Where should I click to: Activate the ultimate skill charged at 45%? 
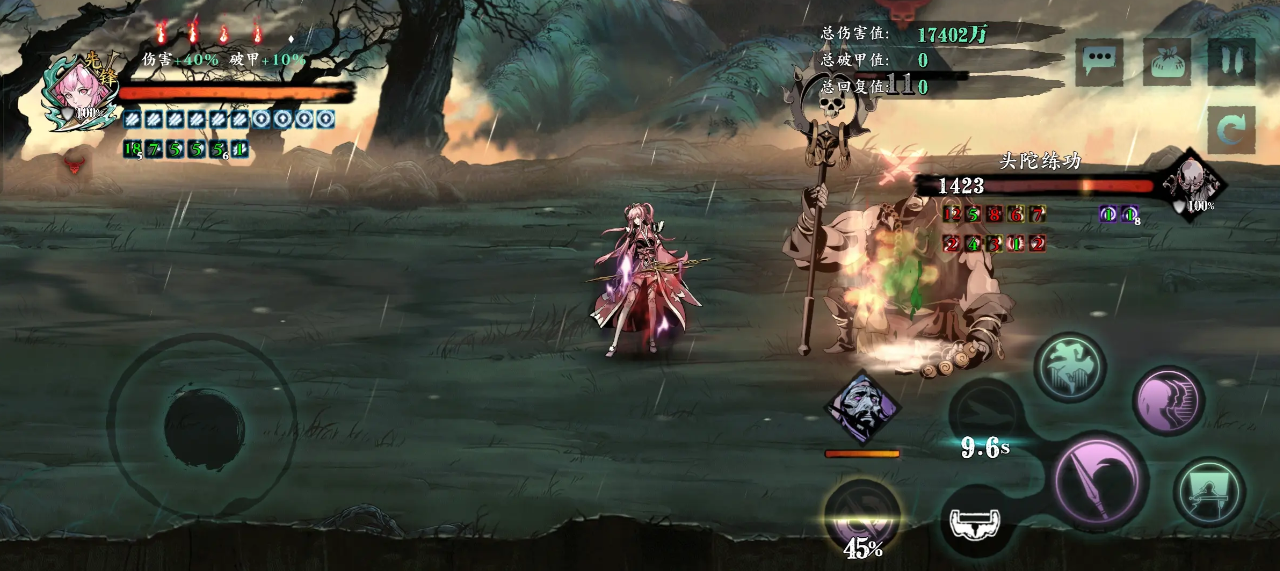[x=862, y=516]
